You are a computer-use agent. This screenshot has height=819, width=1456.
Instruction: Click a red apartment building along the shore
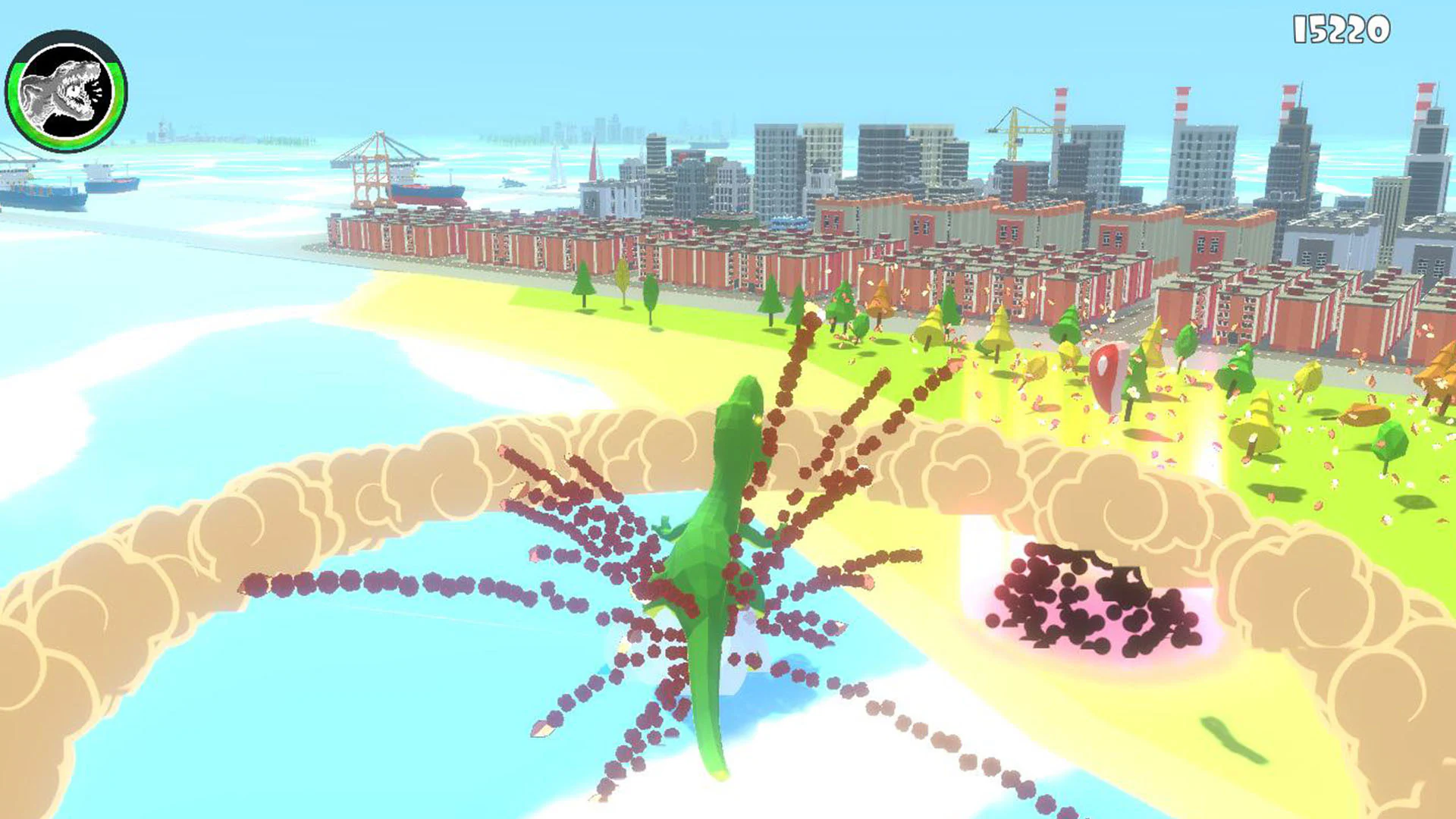click(x=682, y=250)
